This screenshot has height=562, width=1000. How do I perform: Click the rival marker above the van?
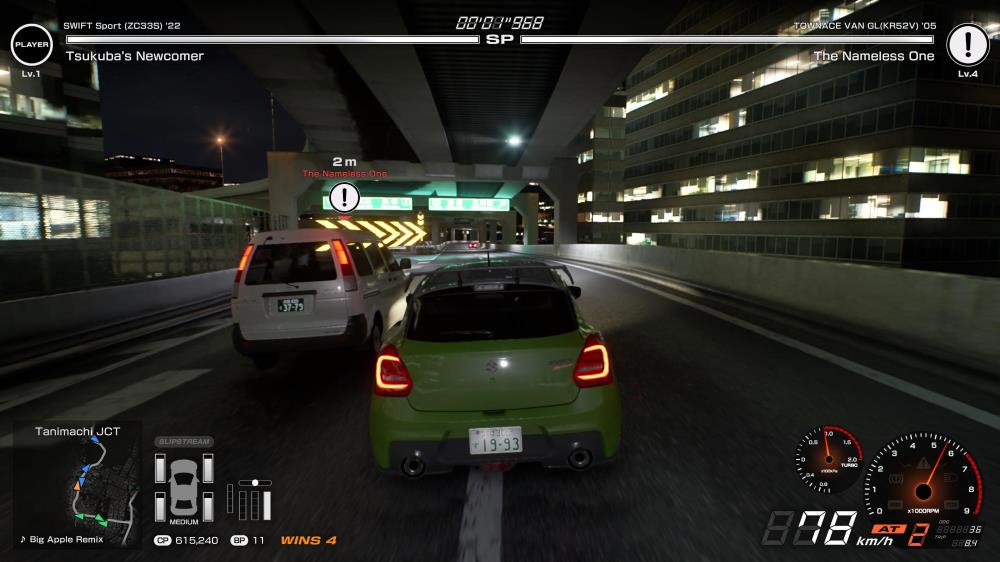(x=345, y=196)
